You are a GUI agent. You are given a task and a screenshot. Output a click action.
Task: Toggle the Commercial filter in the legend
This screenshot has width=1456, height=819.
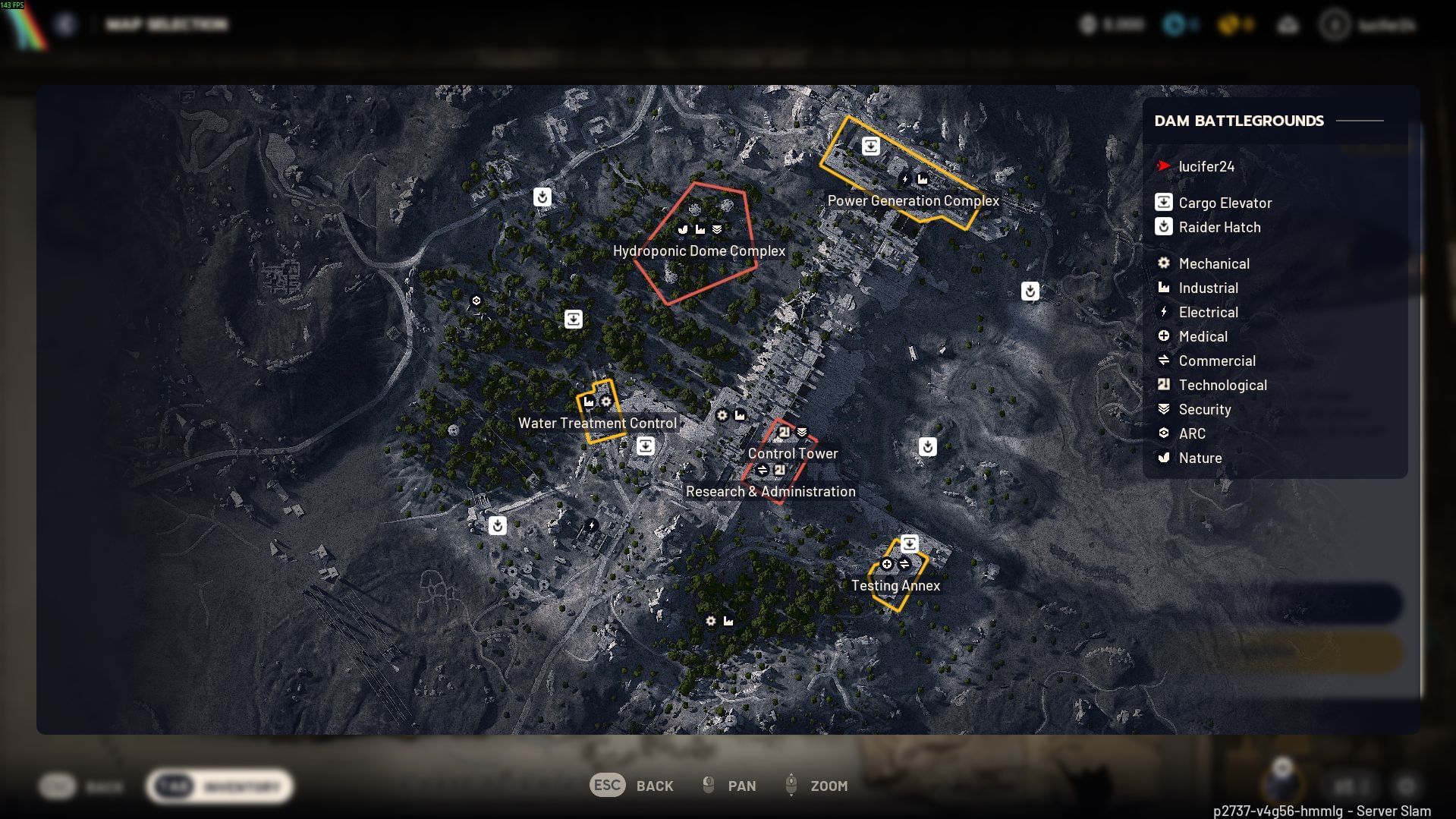pos(1165,361)
